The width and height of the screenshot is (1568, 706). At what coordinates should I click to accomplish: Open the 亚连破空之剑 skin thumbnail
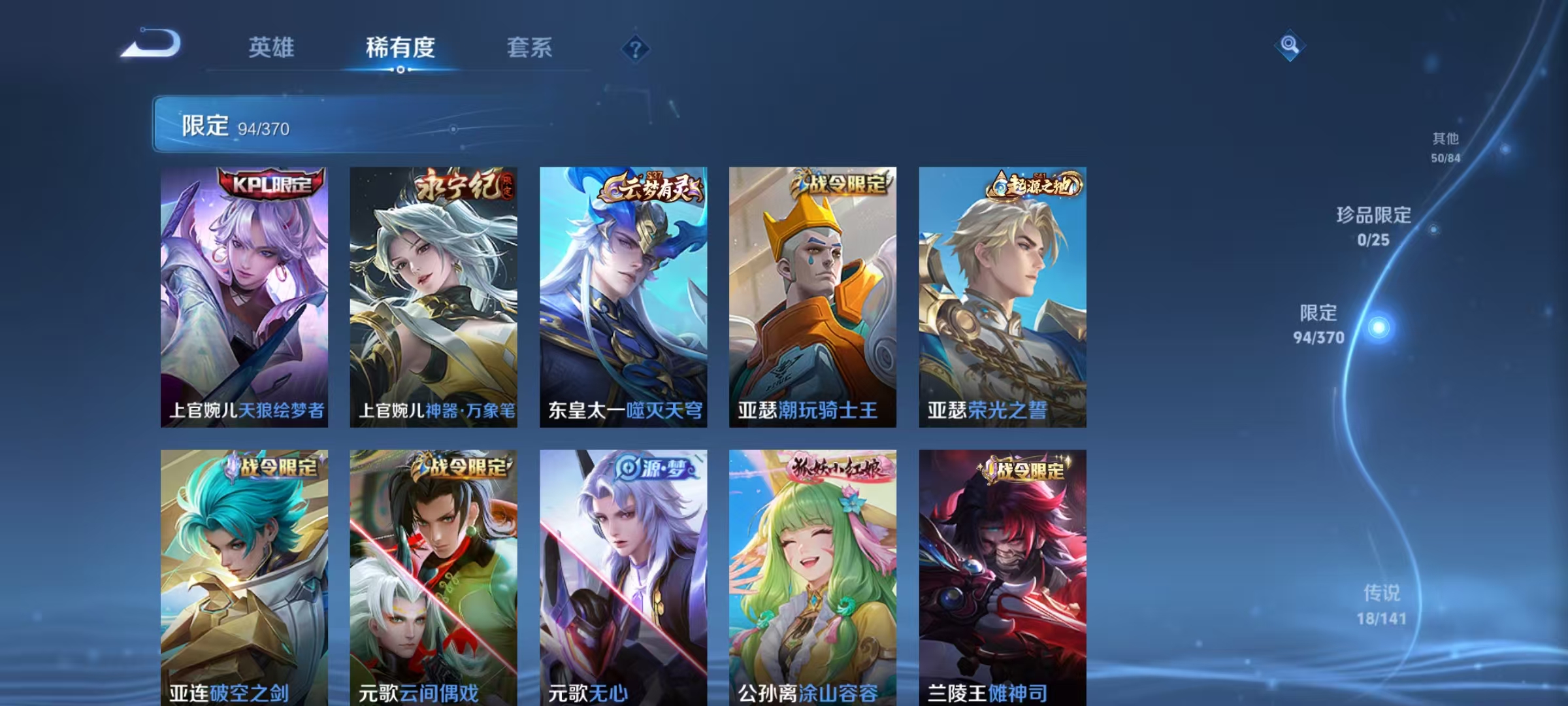(x=242, y=575)
